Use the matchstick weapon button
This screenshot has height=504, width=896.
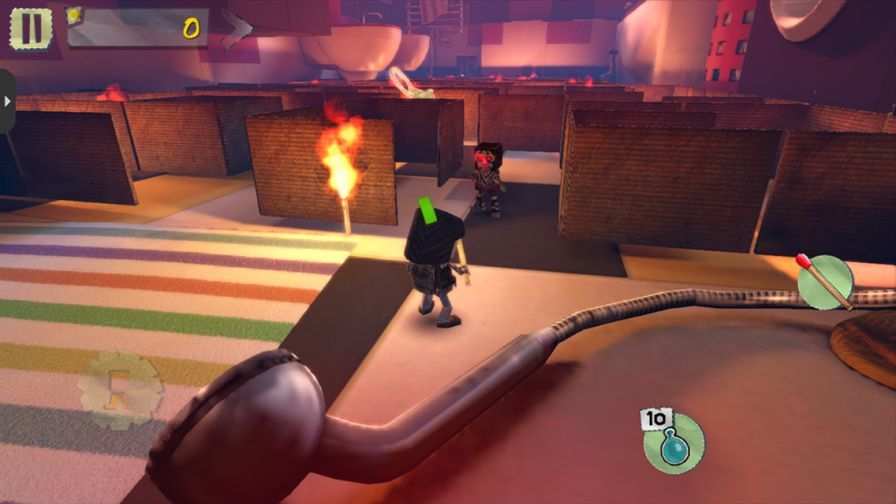[825, 281]
